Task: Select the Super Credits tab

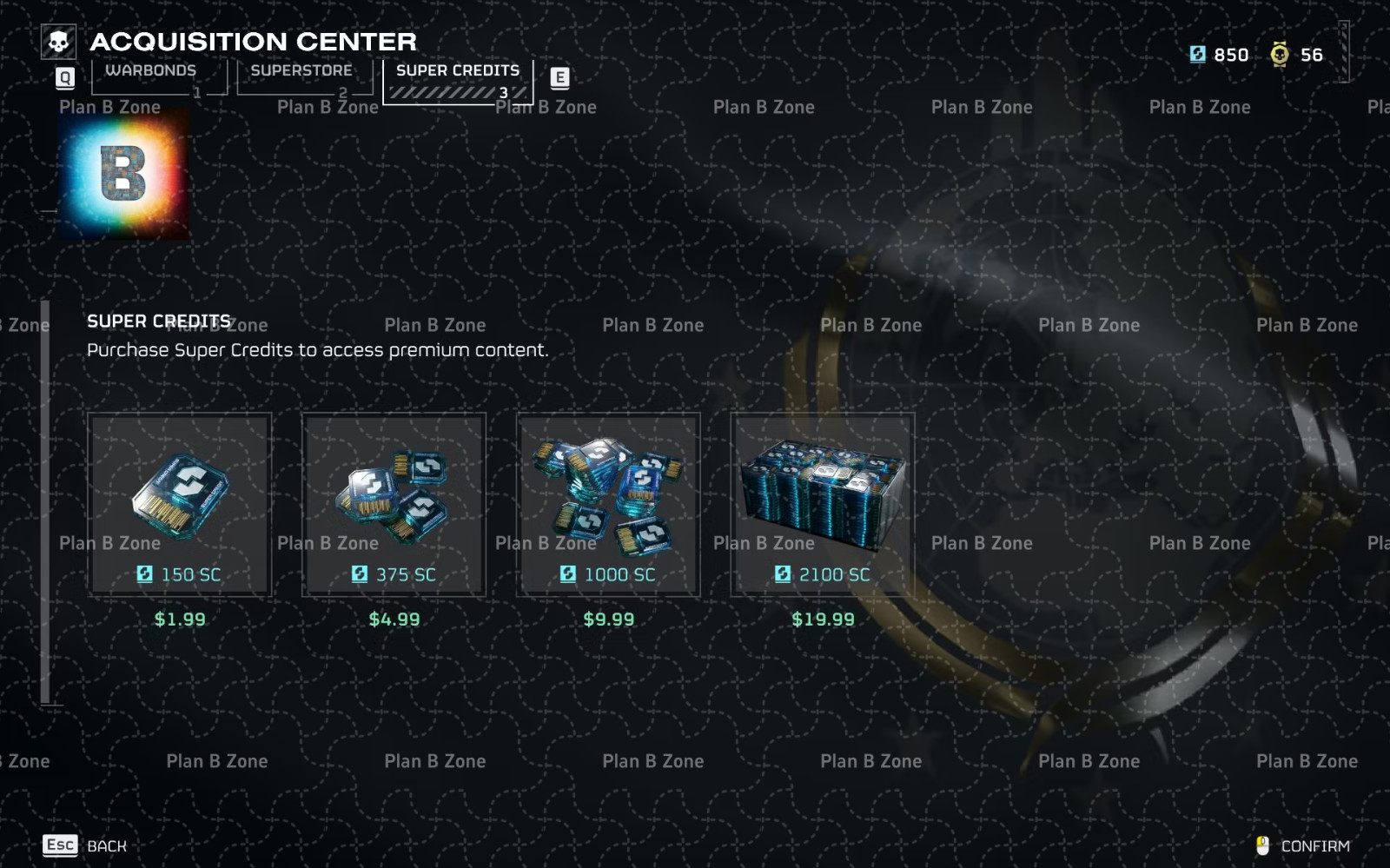Action: tap(458, 71)
